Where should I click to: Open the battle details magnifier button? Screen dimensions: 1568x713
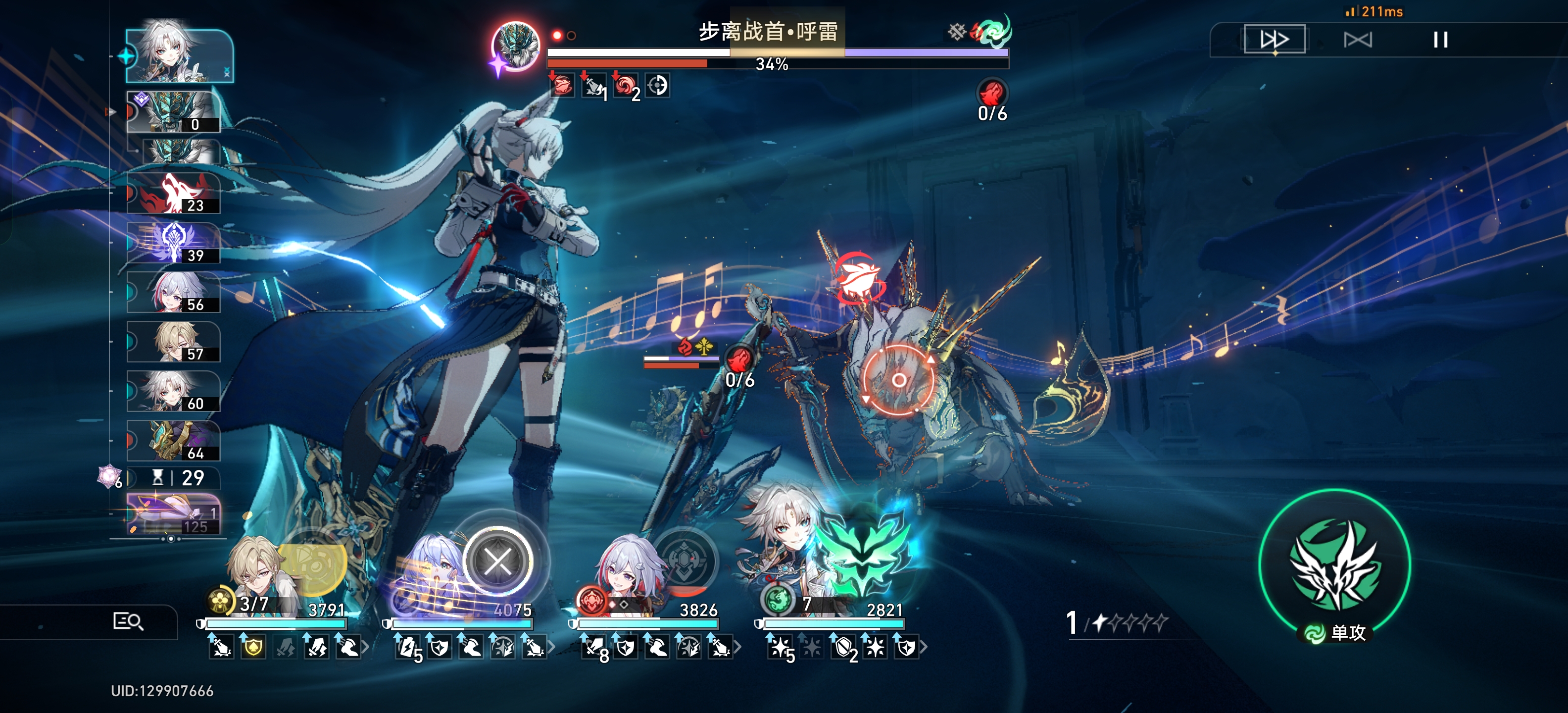[128, 621]
